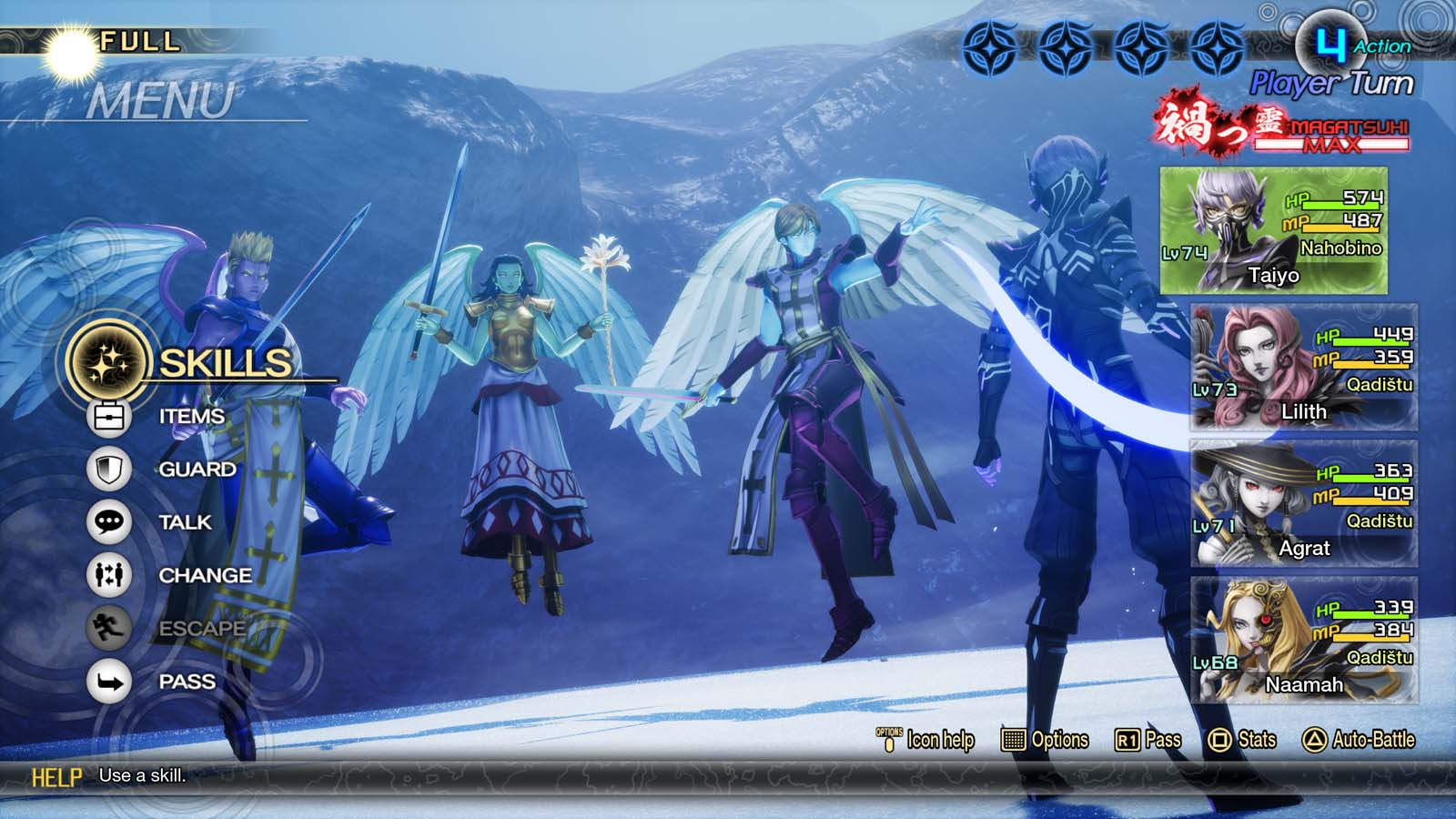1456x819 pixels.
Task: Select the Talk speech bubble icon
Action: 111,522
